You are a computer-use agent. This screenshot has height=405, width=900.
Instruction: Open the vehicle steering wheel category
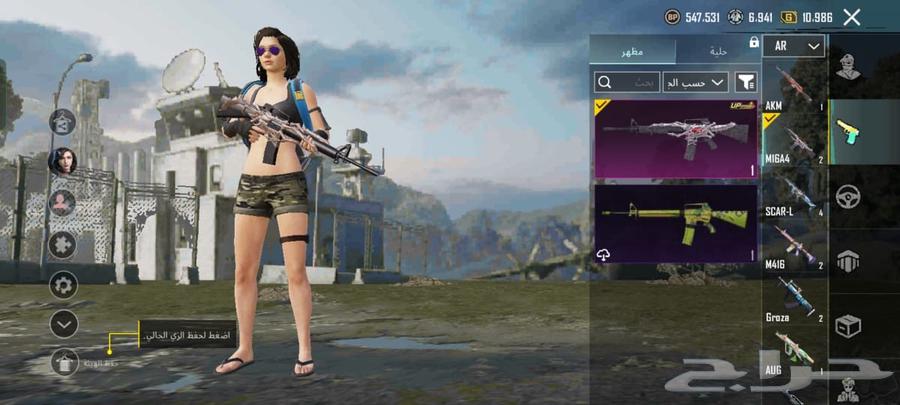pos(849,195)
